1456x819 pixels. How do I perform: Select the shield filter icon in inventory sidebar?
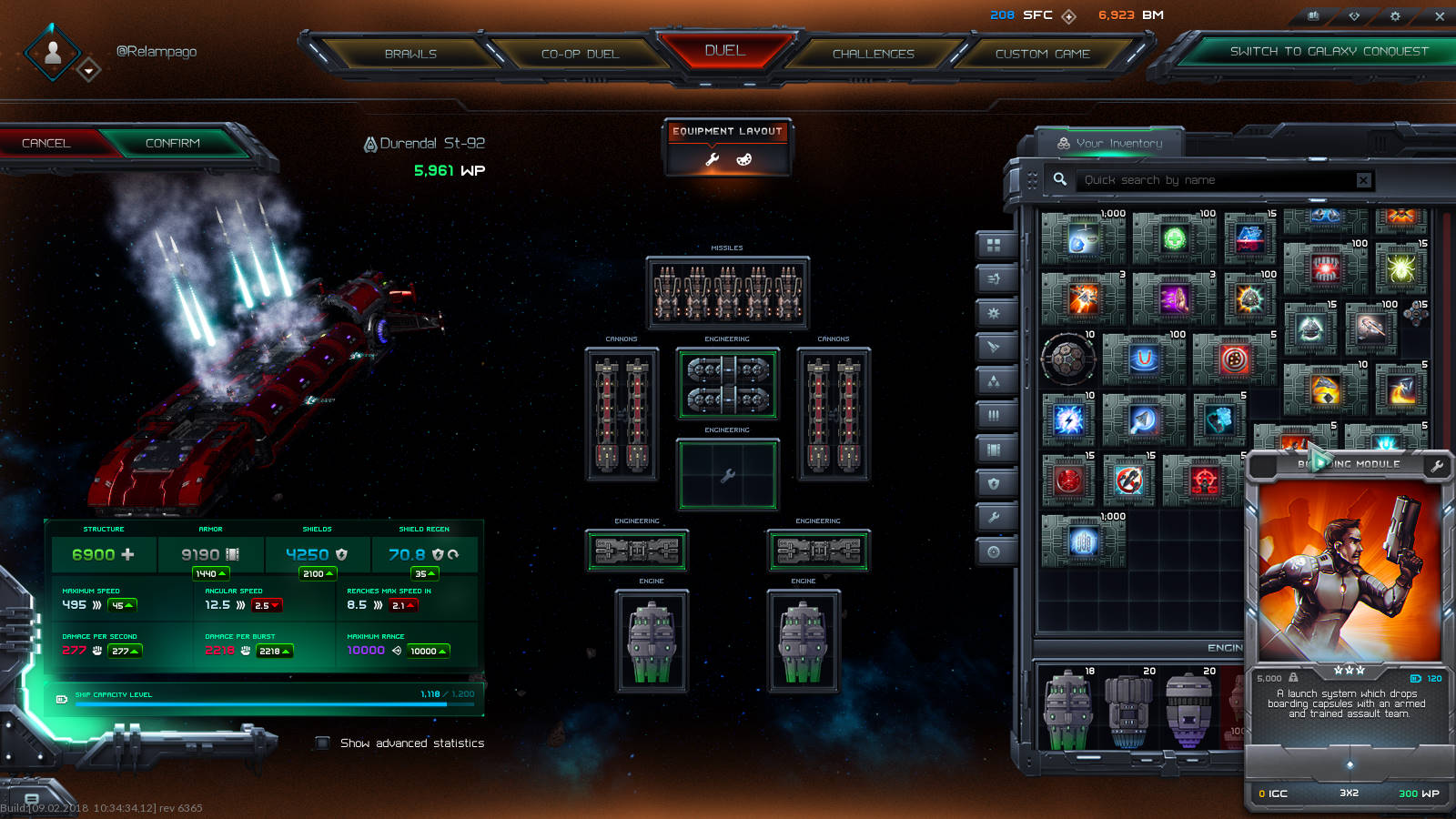[x=995, y=483]
